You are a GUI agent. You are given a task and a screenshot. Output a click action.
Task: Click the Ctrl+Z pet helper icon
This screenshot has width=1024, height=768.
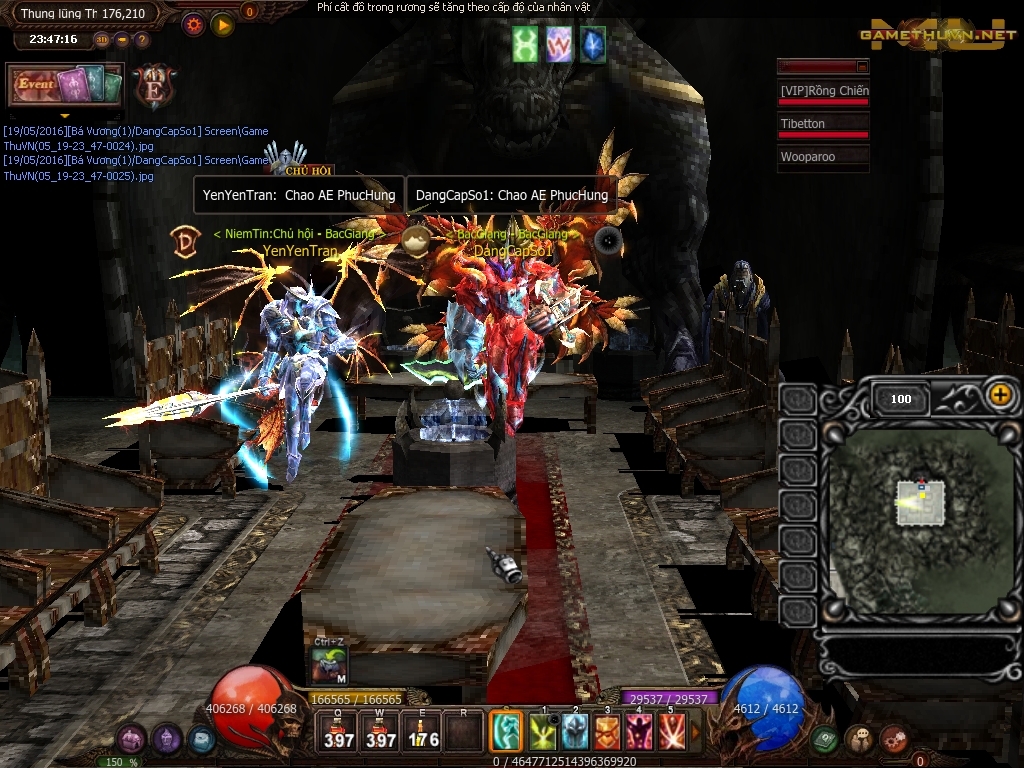pyautogui.click(x=329, y=664)
